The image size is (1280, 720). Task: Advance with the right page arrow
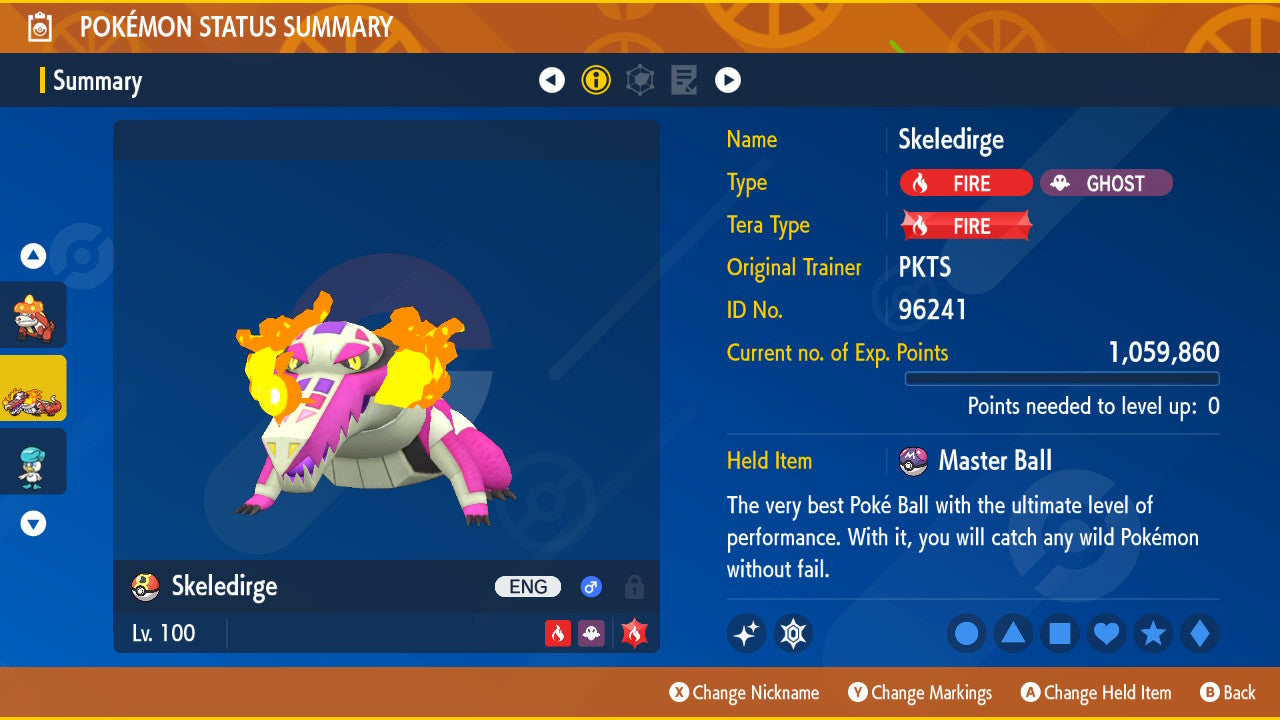tap(727, 80)
